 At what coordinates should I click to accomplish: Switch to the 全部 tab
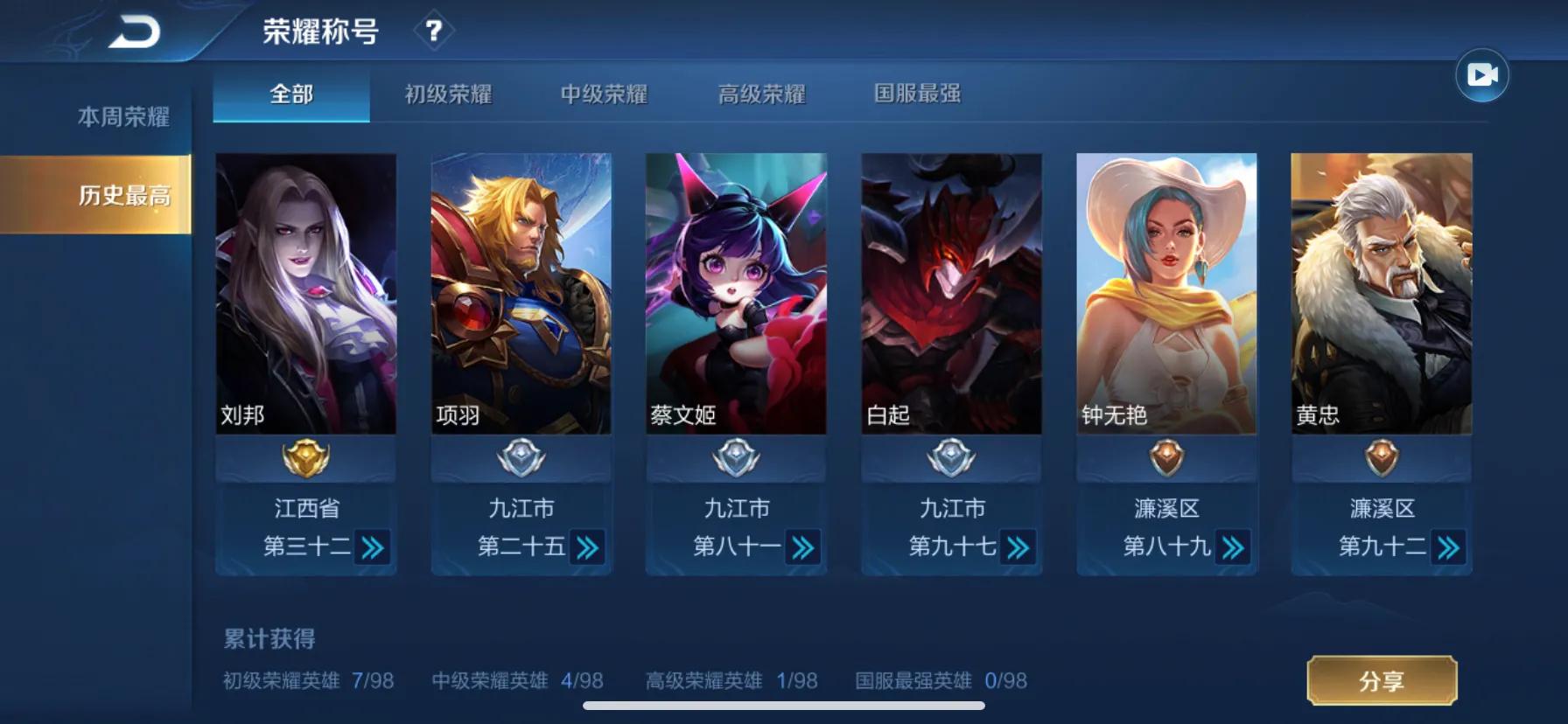click(291, 94)
